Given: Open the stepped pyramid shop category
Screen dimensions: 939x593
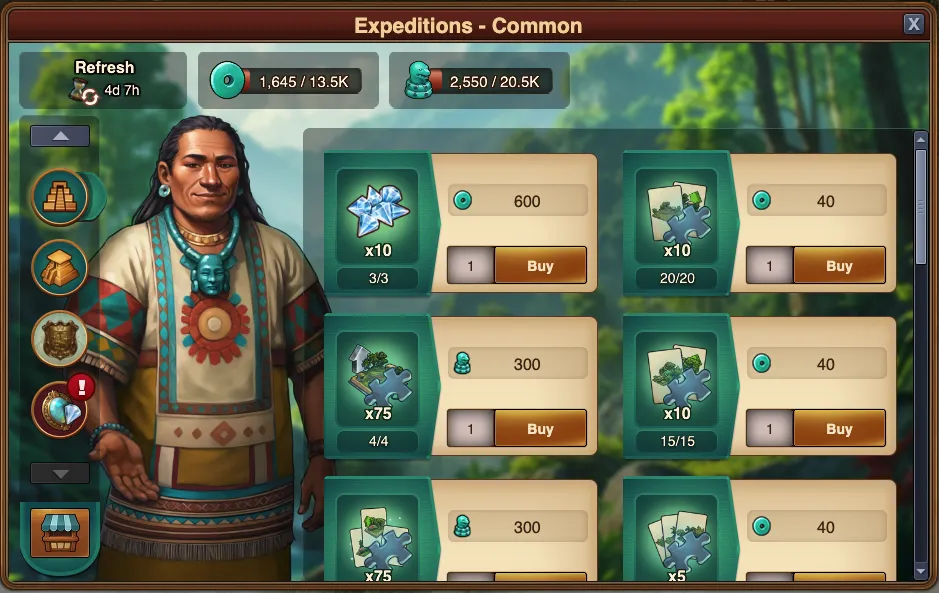Looking at the screenshot, I should tap(60, 196).
